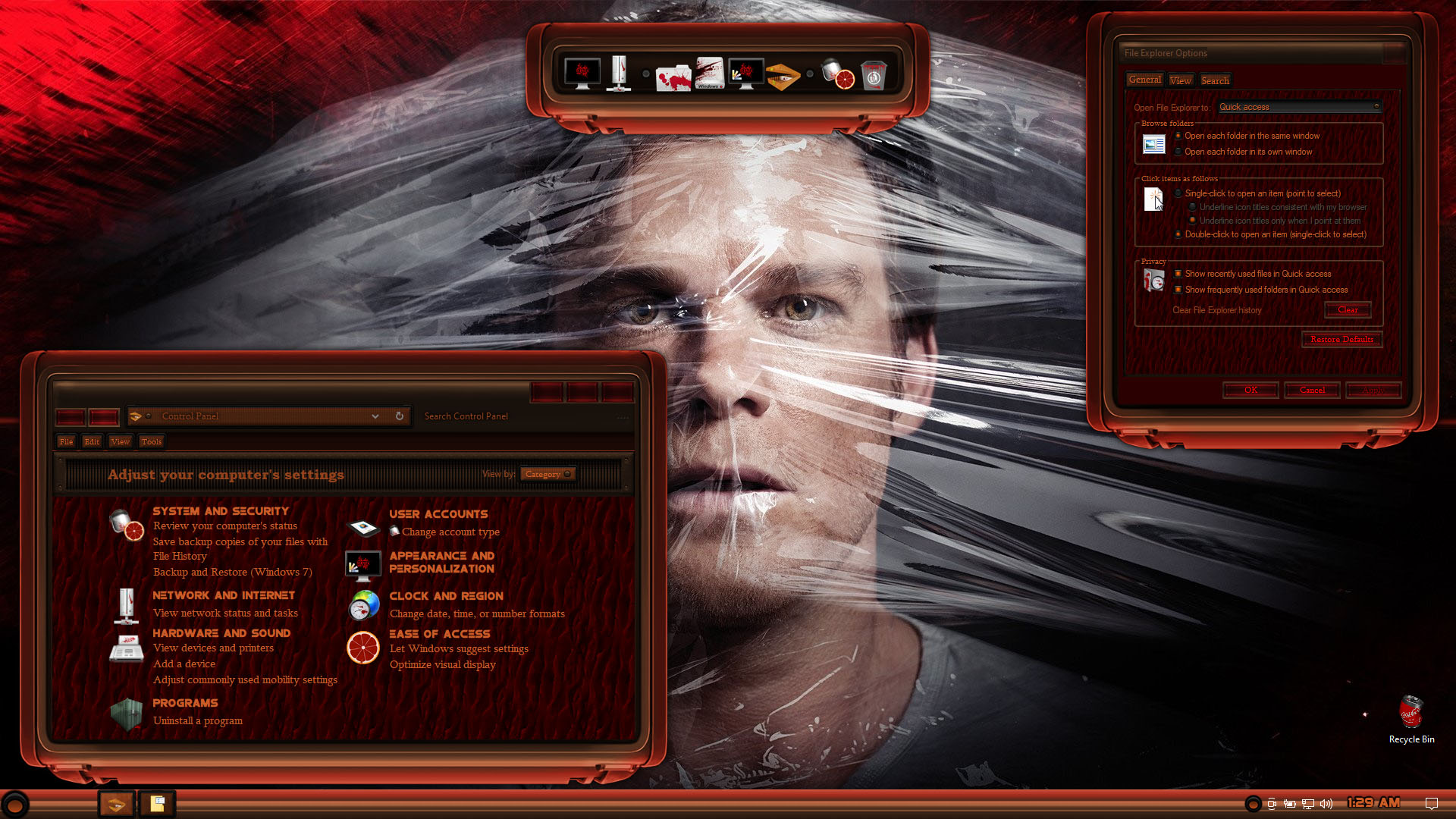
Task: Switch to the Search tab in File Explorer Options
Action: pos(1215,80)
